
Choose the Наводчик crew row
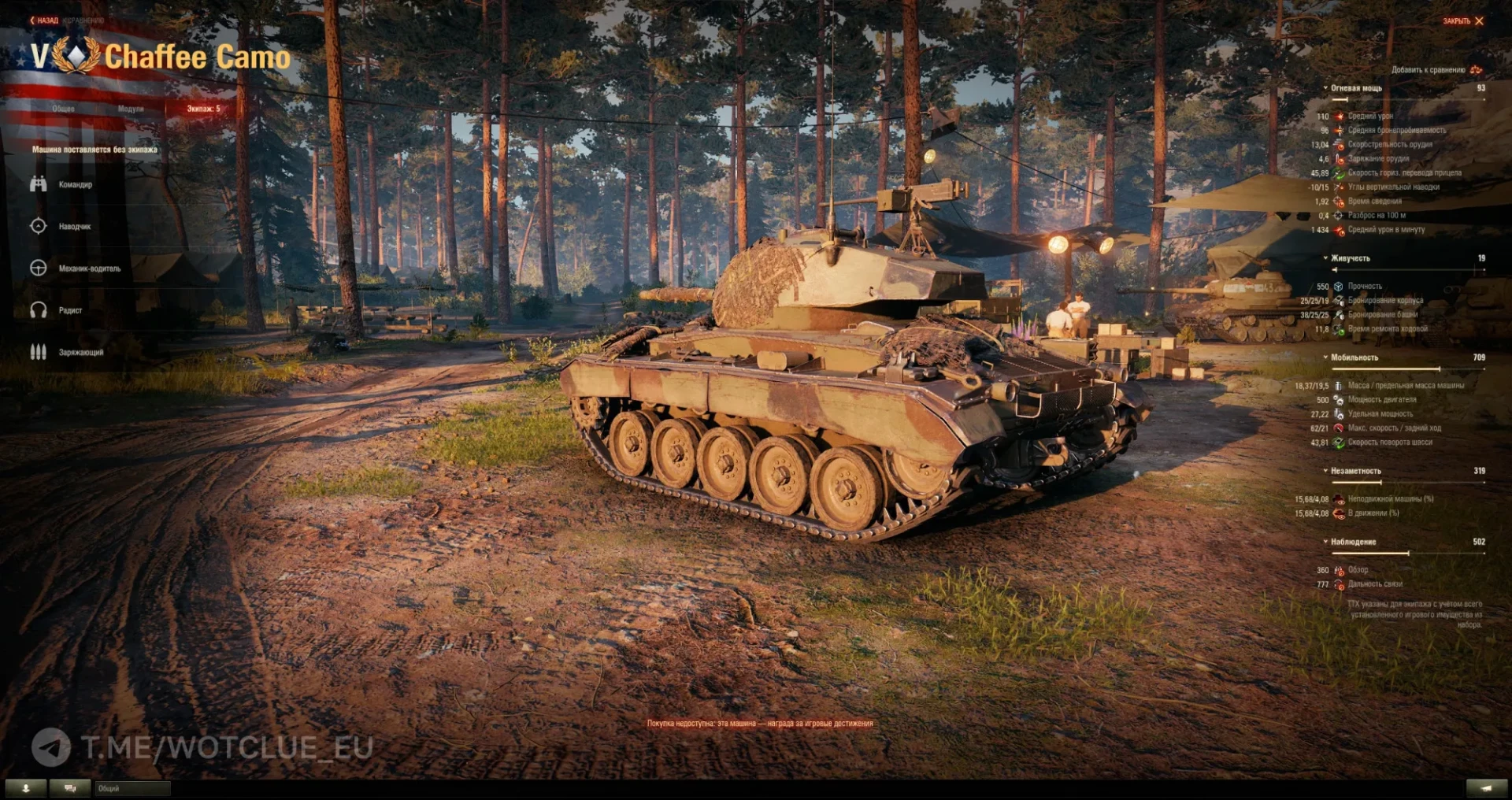(x=74, y=226)
